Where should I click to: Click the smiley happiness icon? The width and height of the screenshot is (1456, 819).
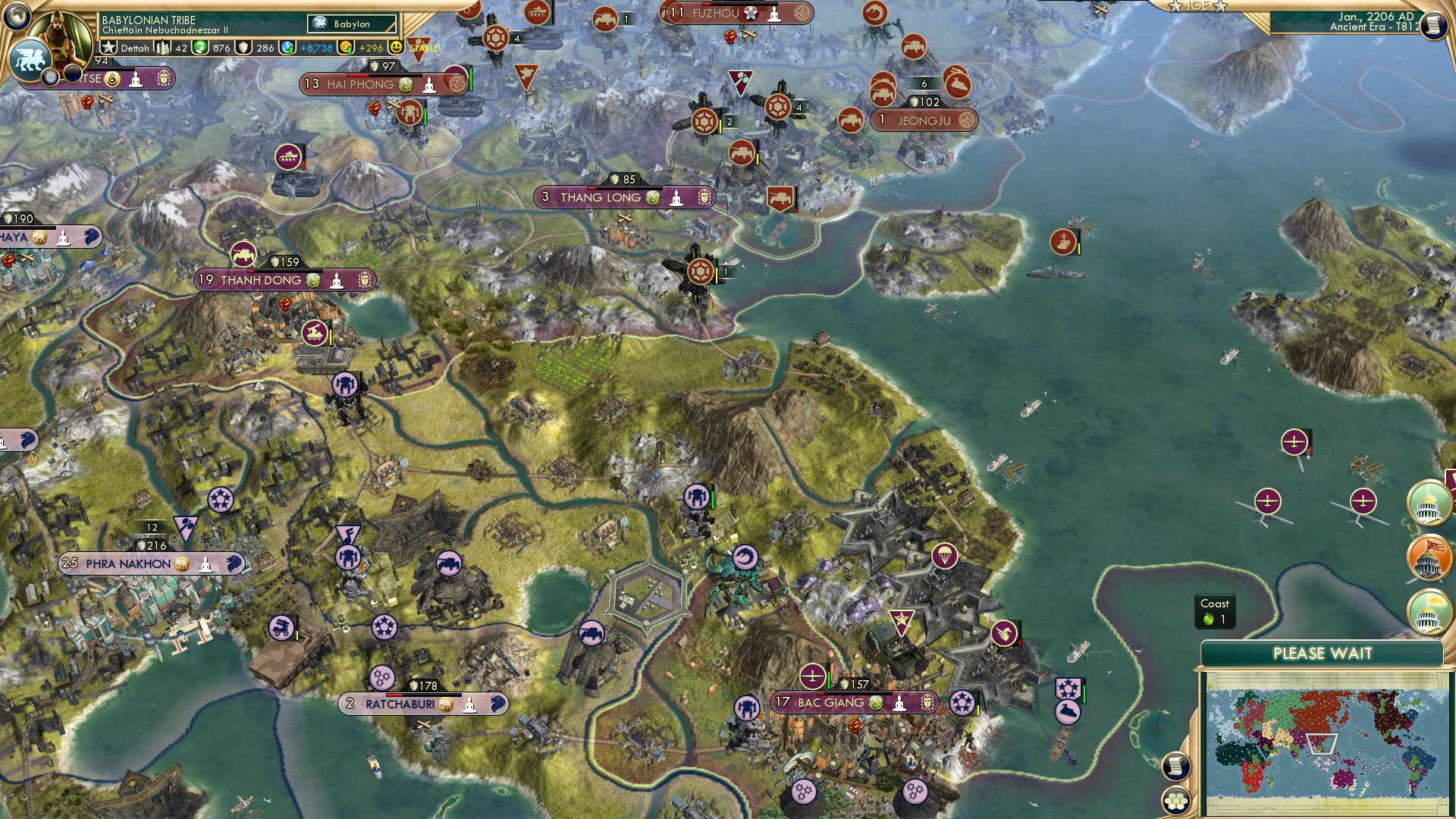[395, 47]
